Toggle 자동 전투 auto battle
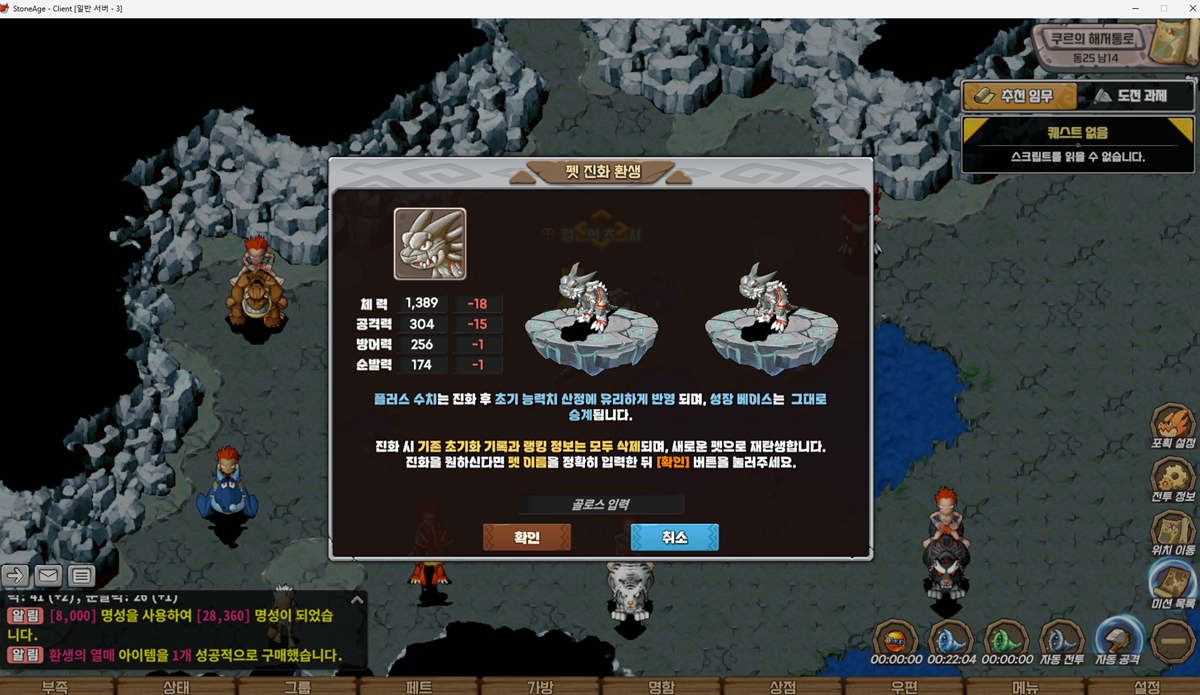This screenshot has height=695, width=1200. point(1061,643)
